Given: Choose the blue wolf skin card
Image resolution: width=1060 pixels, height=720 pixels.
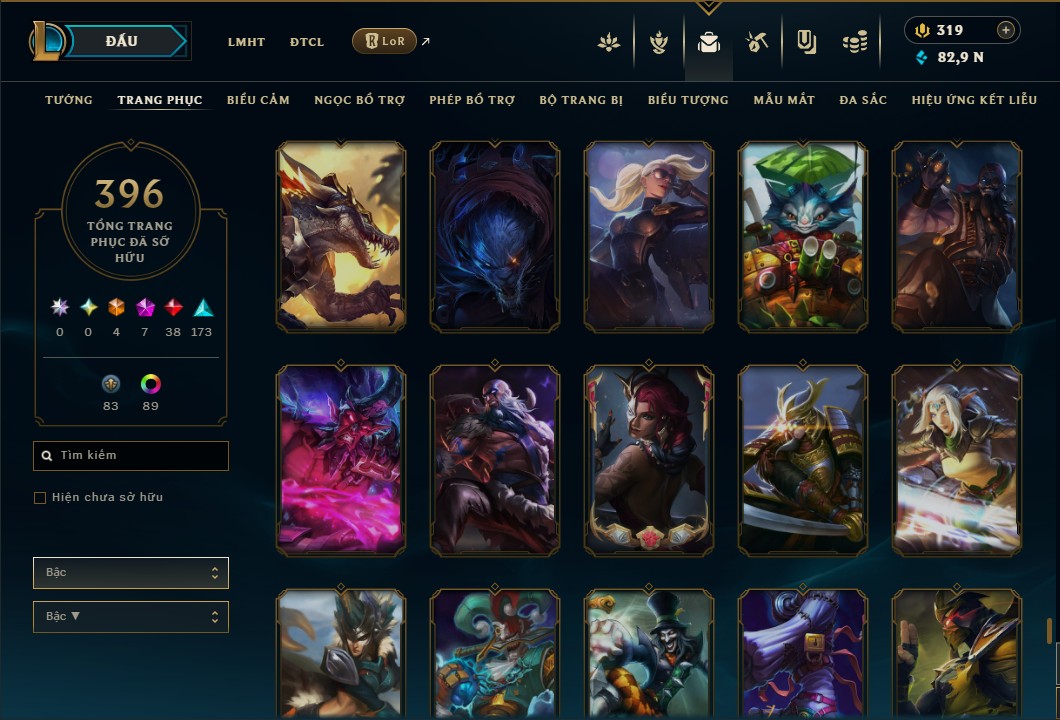Looking at the screenshot, I should coord(495,236).
